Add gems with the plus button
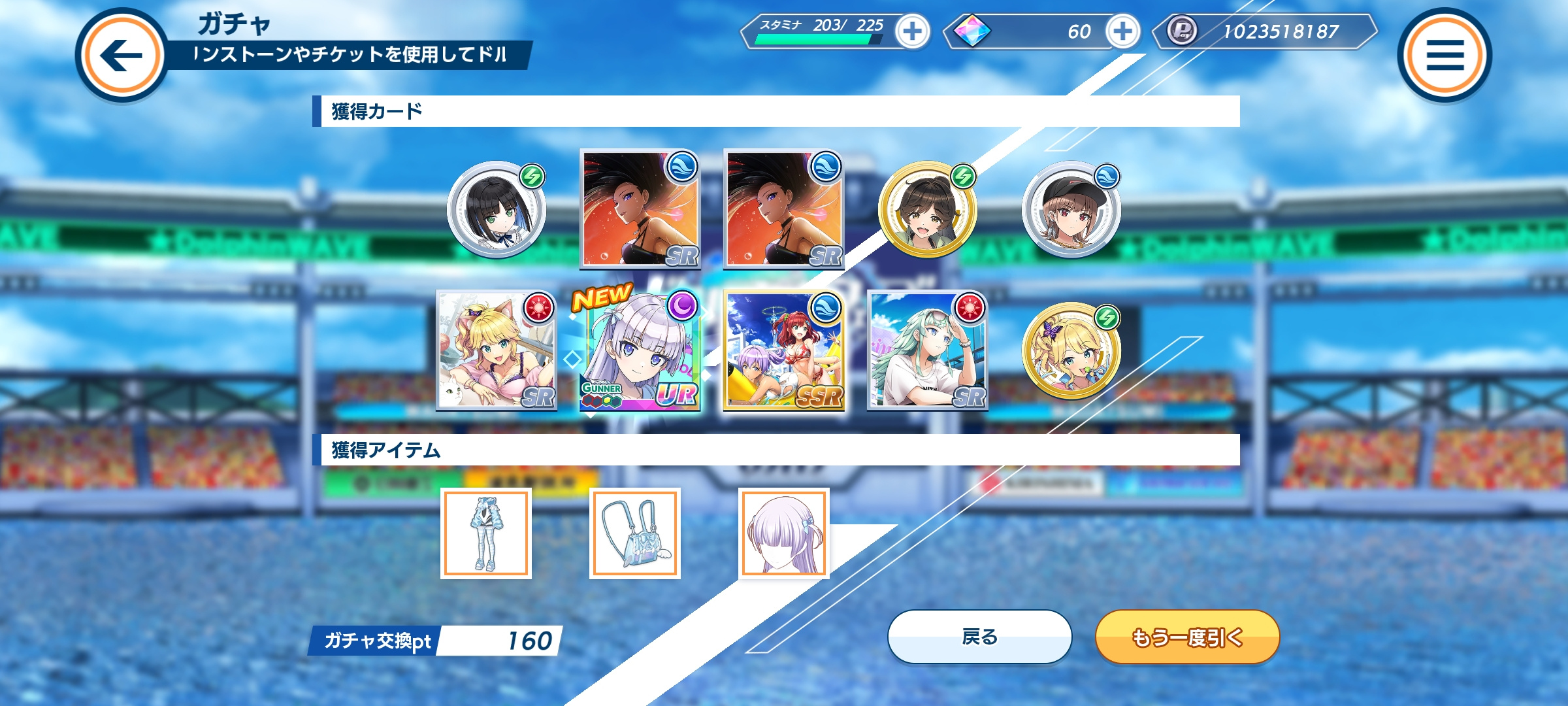The image size is (1568, 706). (1122, 31)
